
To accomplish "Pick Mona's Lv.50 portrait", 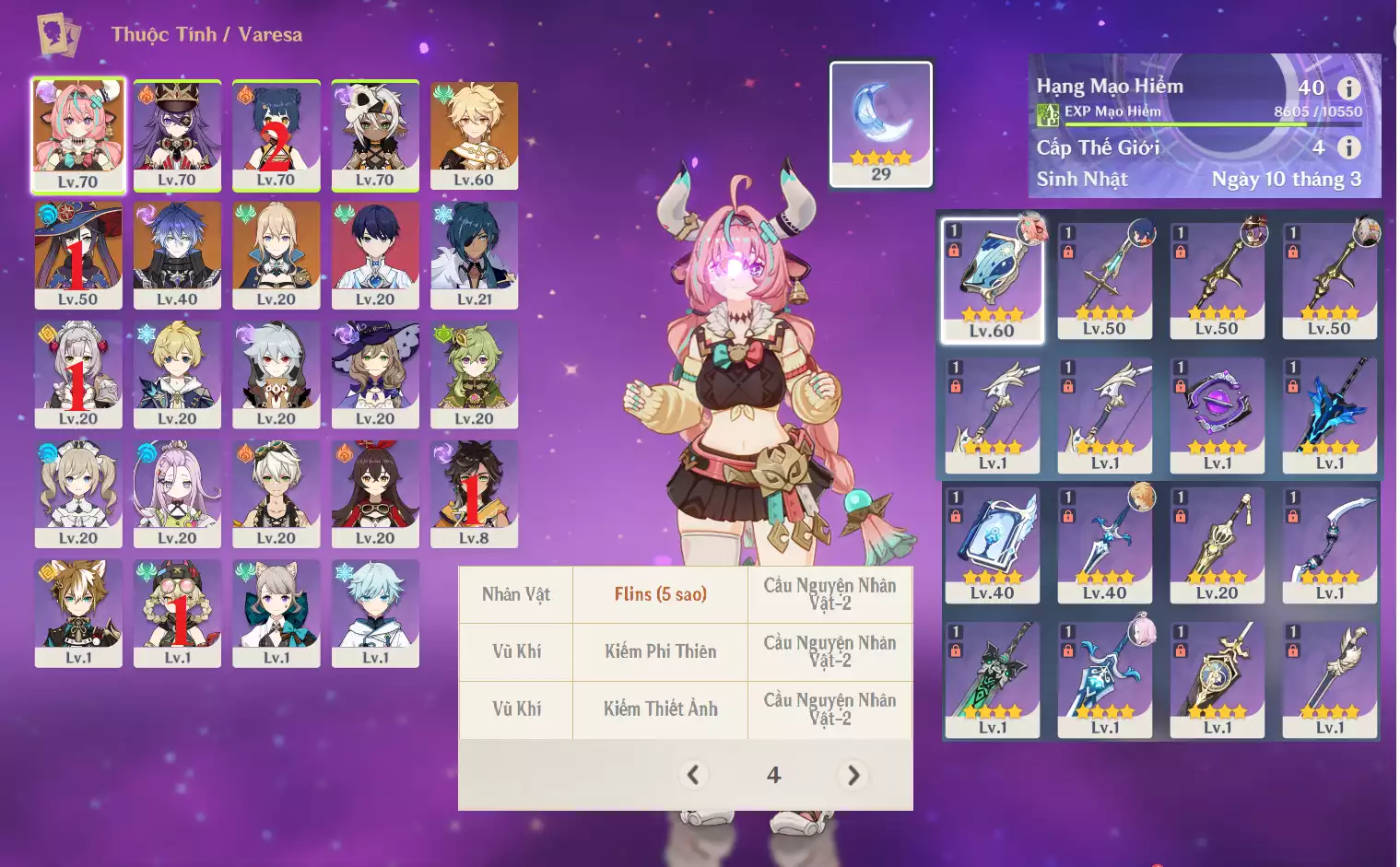I will [x=78, y=254].
